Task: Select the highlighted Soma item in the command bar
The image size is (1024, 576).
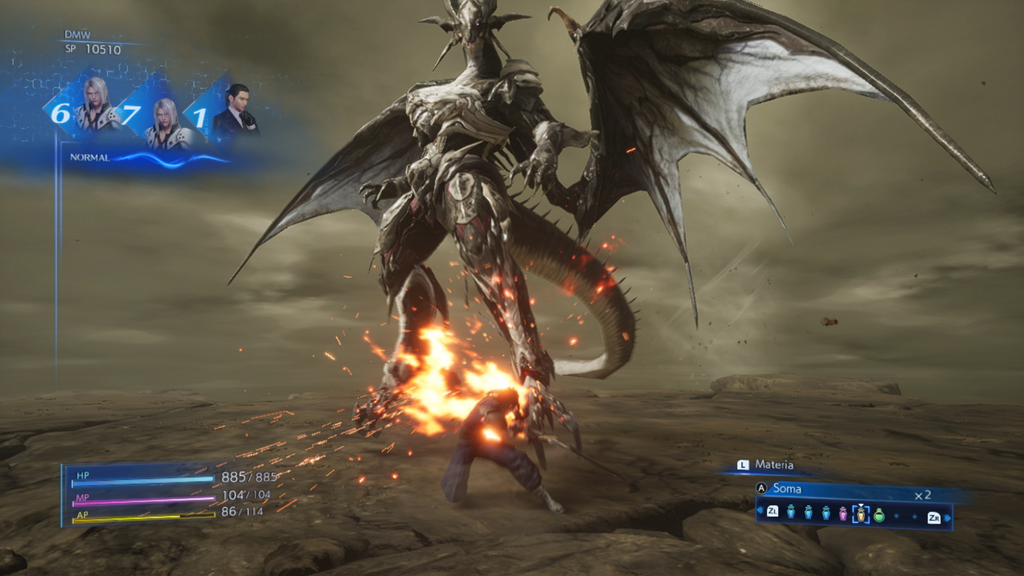Action: pos(860,514)
